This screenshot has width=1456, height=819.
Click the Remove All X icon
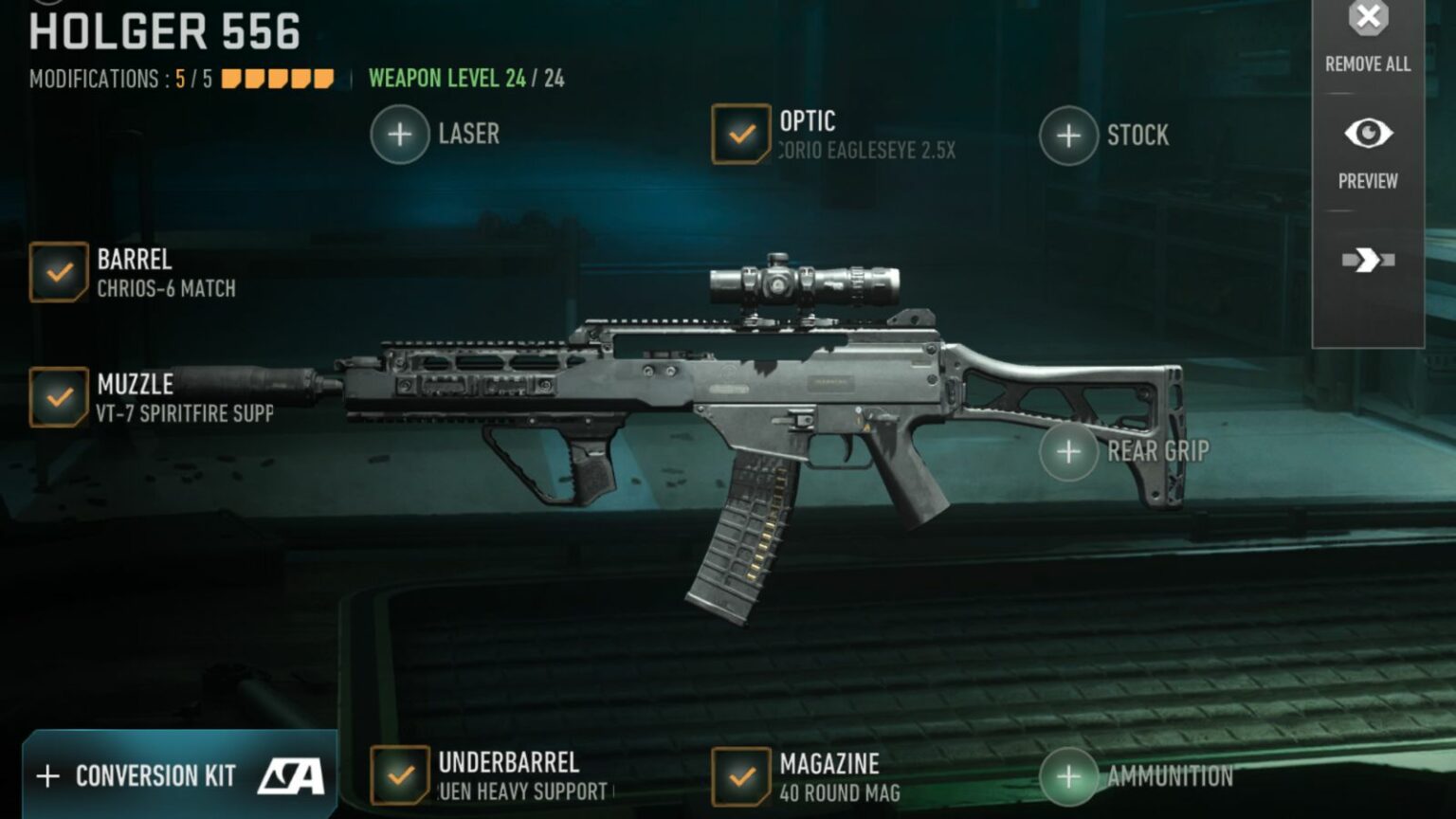click(x=1367, y=17)
